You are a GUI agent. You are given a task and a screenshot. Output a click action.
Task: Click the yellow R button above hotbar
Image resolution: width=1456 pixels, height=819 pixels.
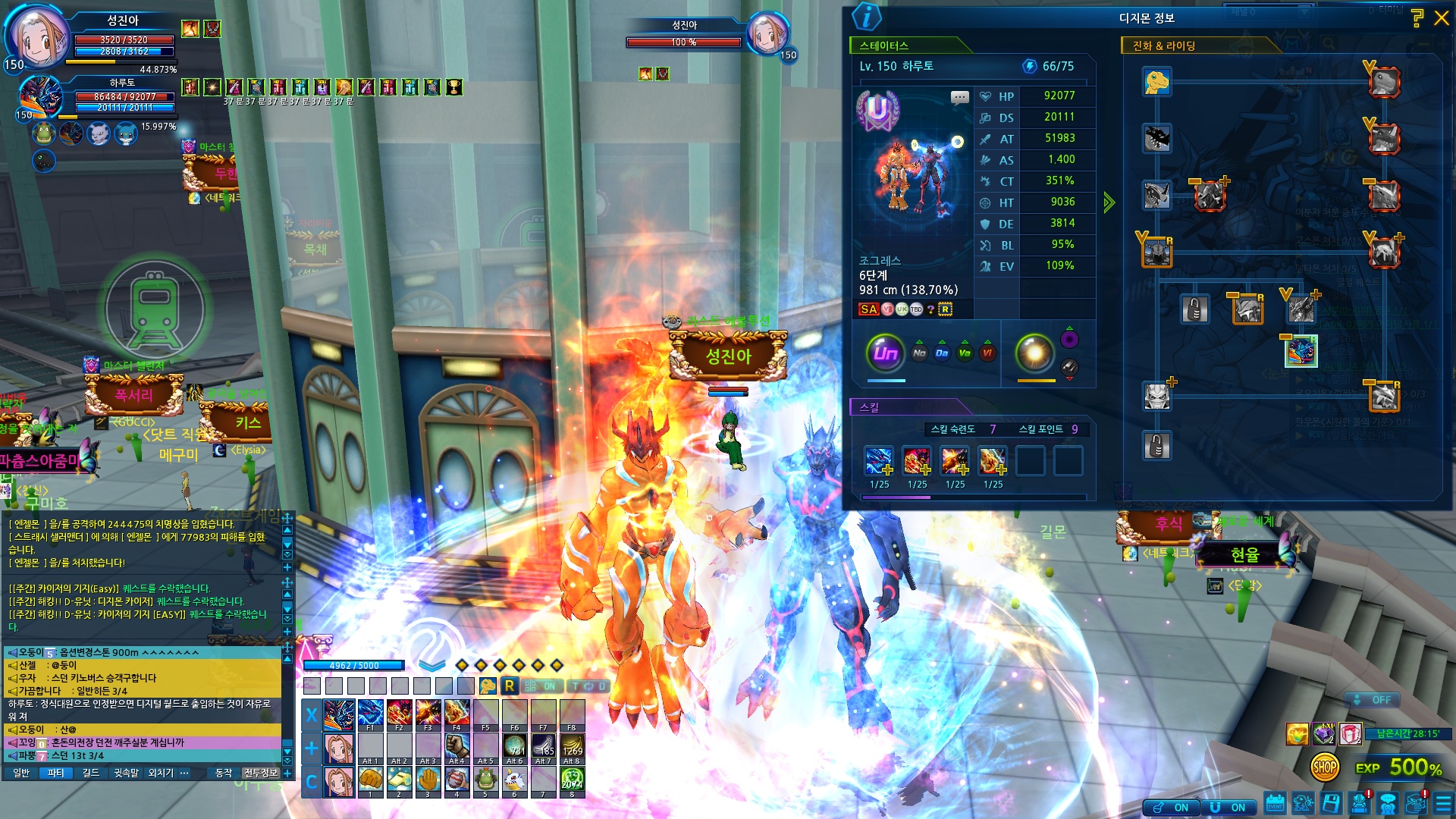pos(509,686)
